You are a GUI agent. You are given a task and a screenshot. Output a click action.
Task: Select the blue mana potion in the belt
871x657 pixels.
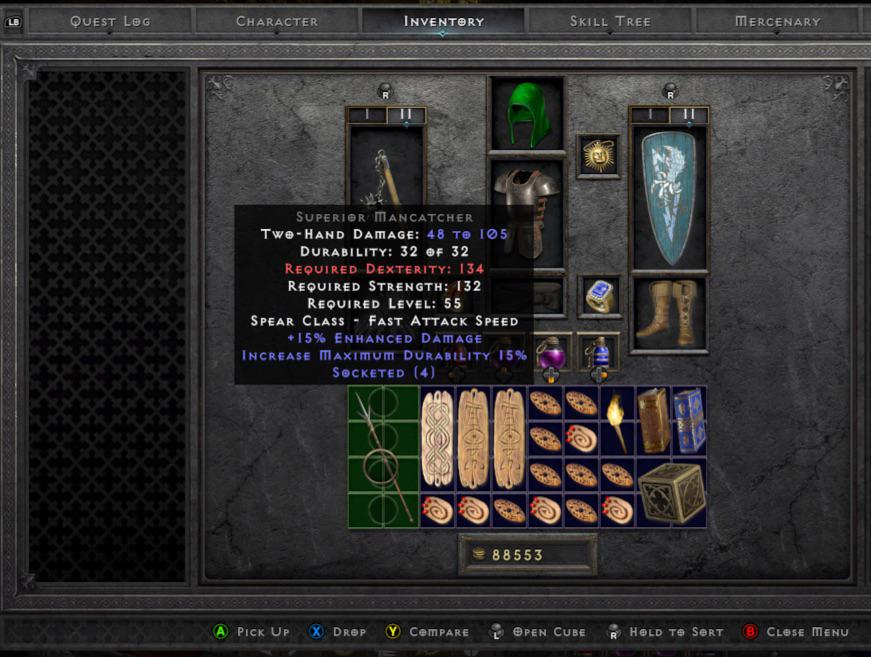[598, 352]
